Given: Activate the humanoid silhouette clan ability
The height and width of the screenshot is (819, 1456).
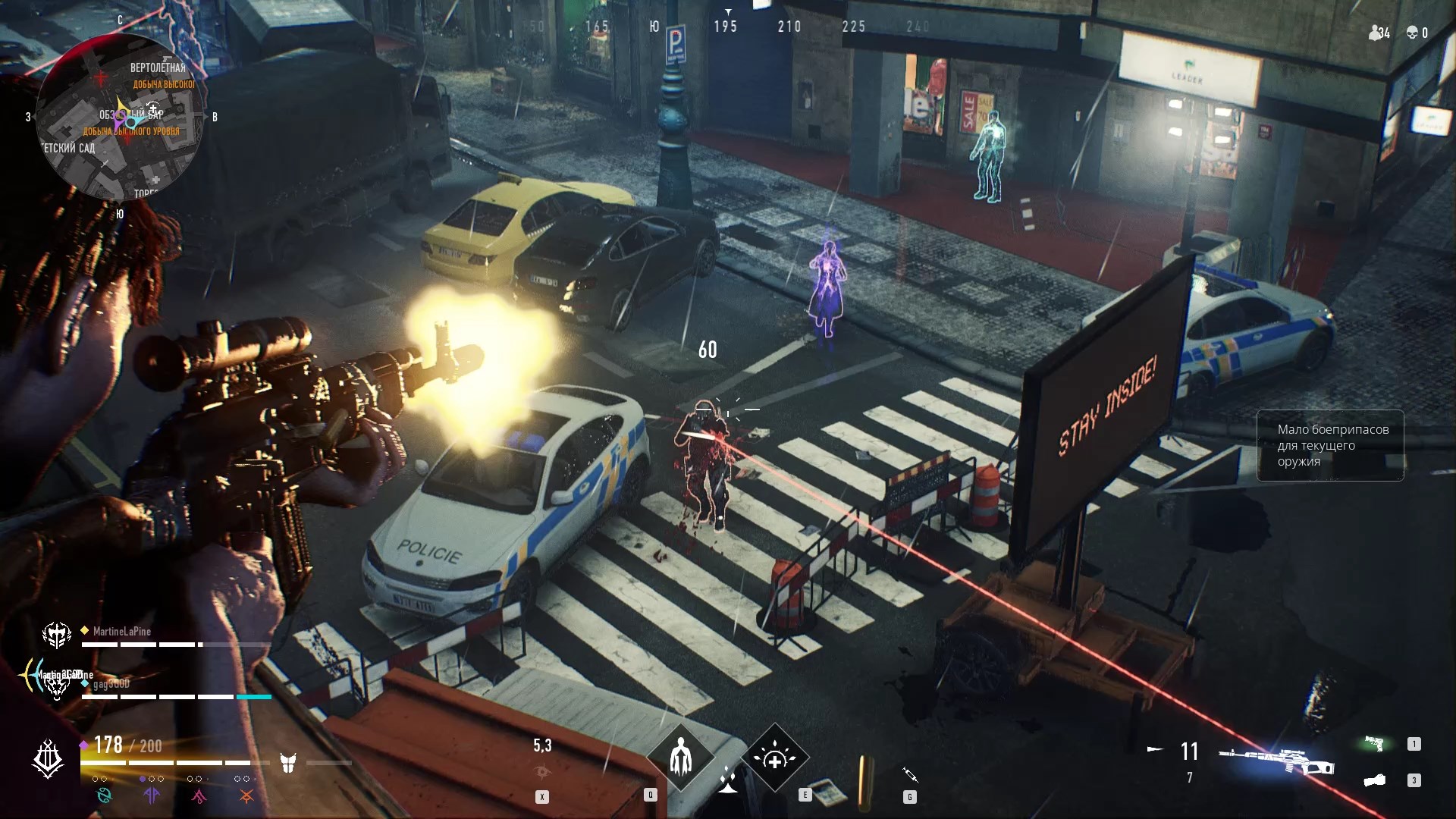Looking at the screenshot, I should pyautogui.click(x=680, y=758).
